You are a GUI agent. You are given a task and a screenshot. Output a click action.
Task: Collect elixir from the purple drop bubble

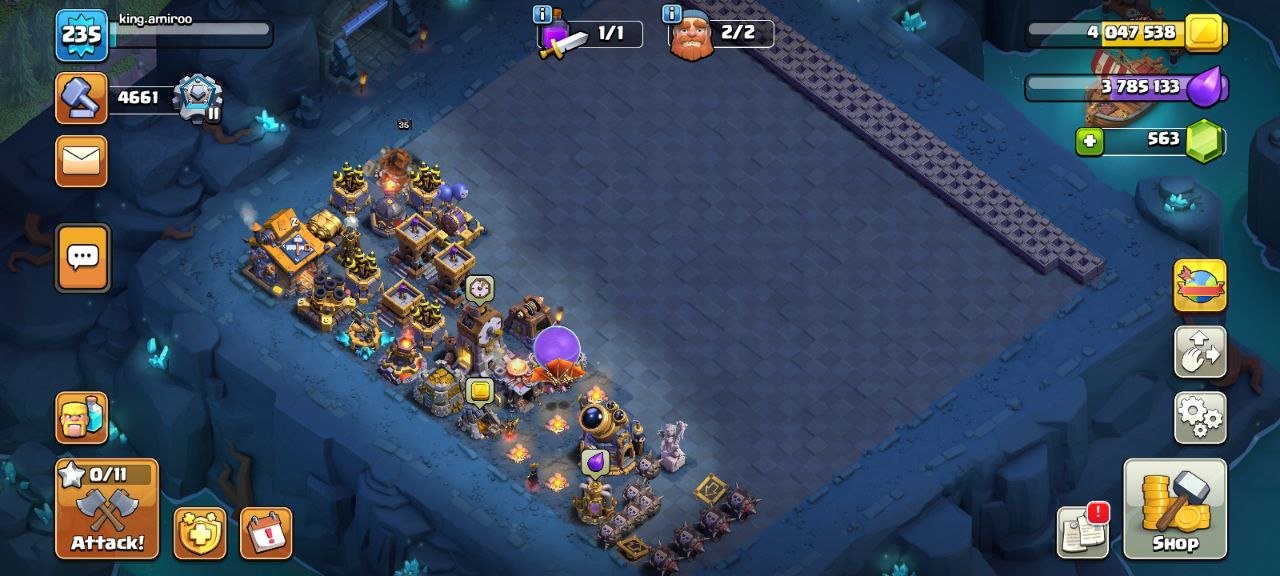tap(595, 462)
